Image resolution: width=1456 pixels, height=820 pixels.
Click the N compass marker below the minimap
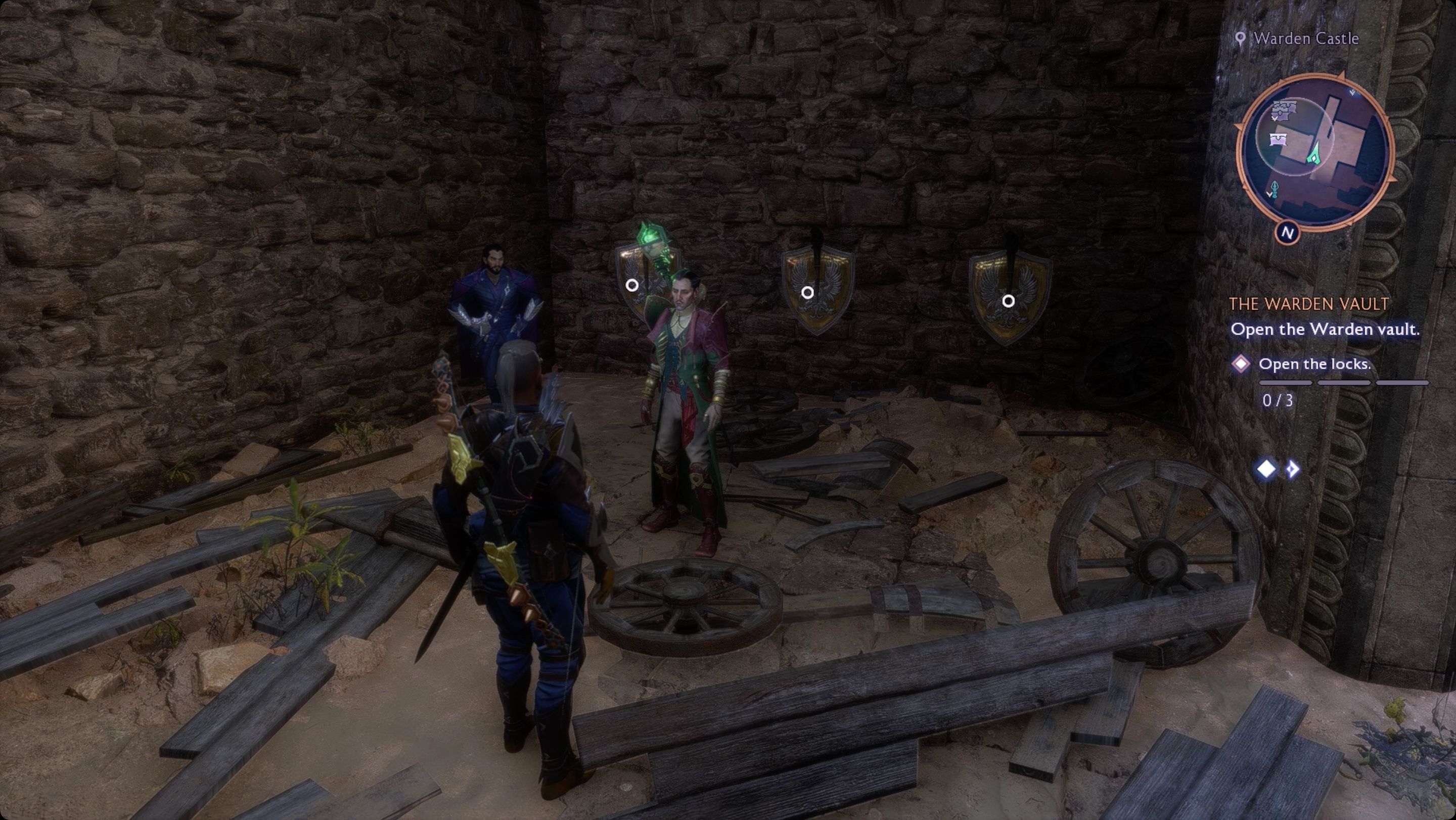[x=1288, y=232]
